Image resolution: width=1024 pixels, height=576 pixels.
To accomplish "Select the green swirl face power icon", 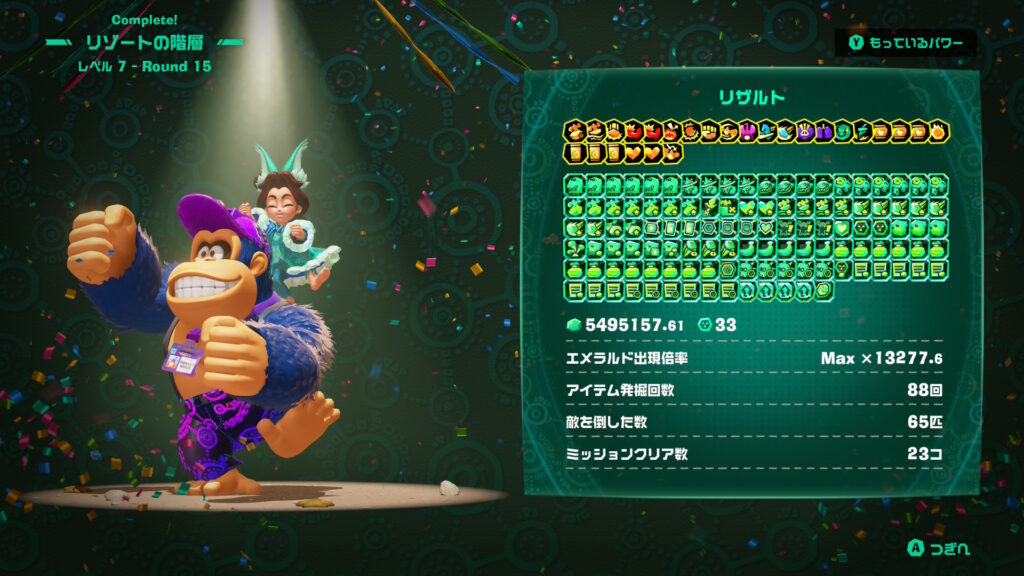I will click(842, 132).
